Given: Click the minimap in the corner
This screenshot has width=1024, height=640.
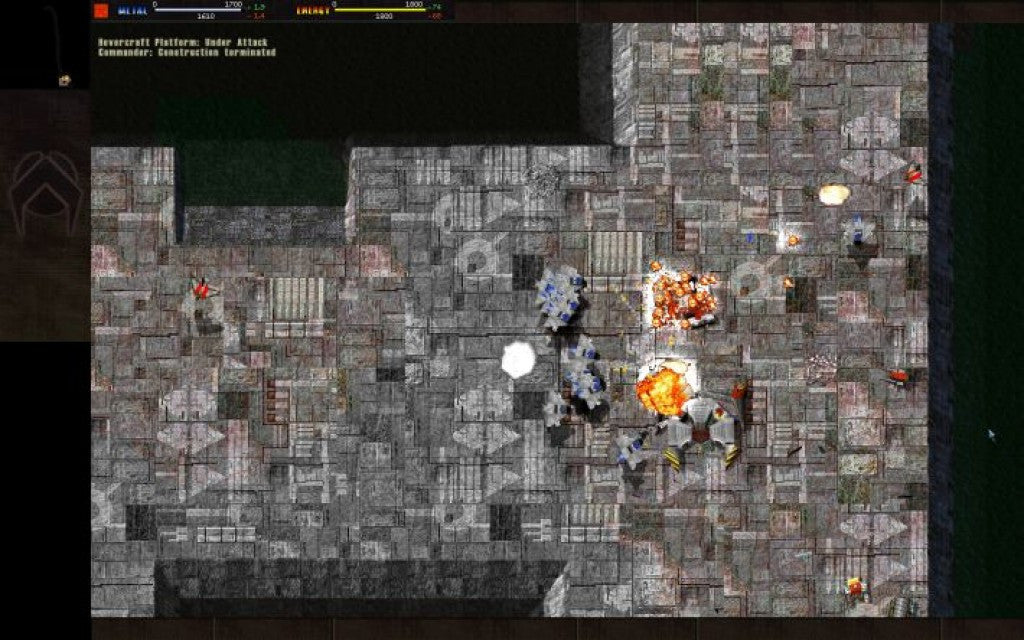Looking at the screenshot, I should tap(45, 45).
